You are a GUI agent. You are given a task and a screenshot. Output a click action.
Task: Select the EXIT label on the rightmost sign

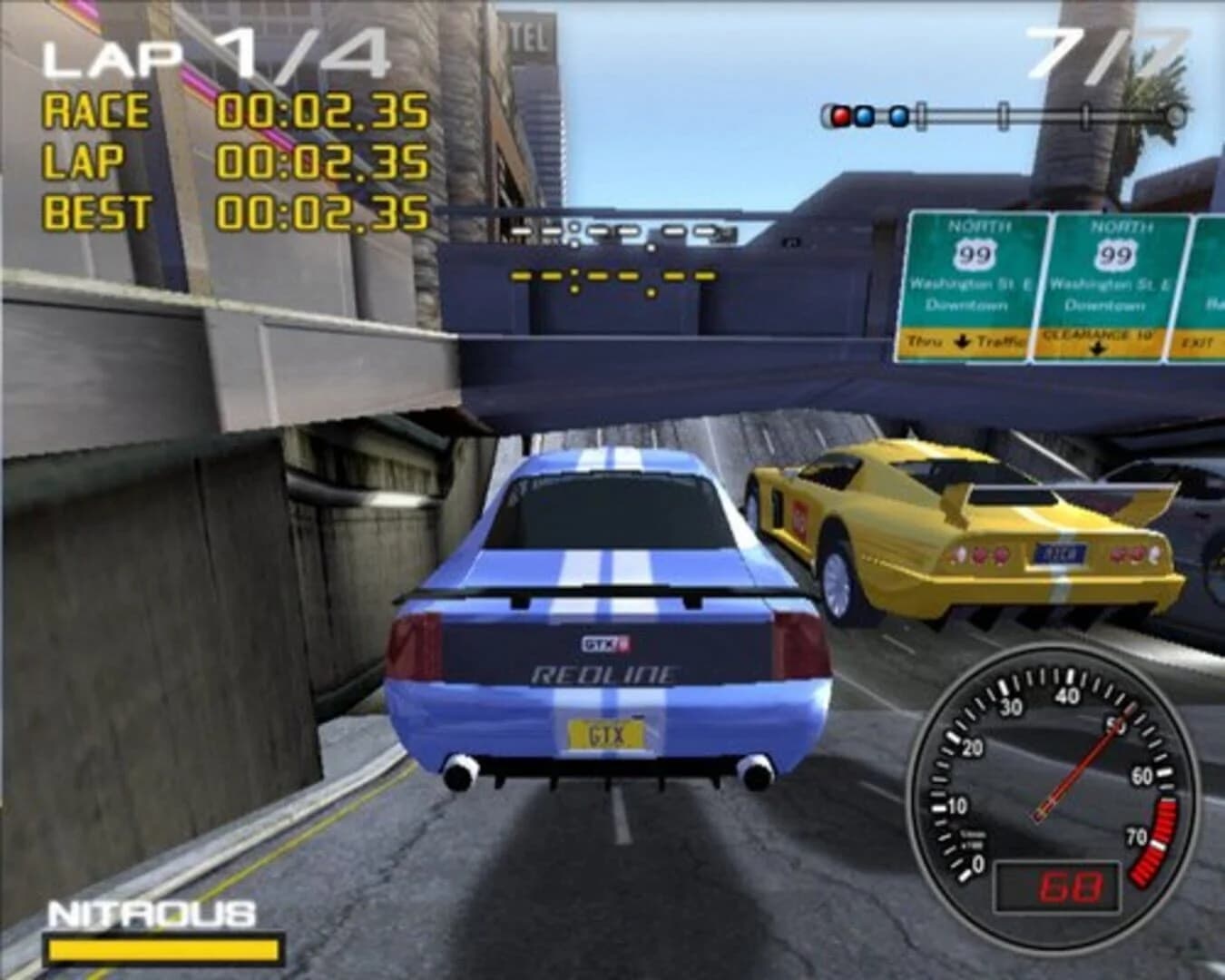tap(1196, 344)
